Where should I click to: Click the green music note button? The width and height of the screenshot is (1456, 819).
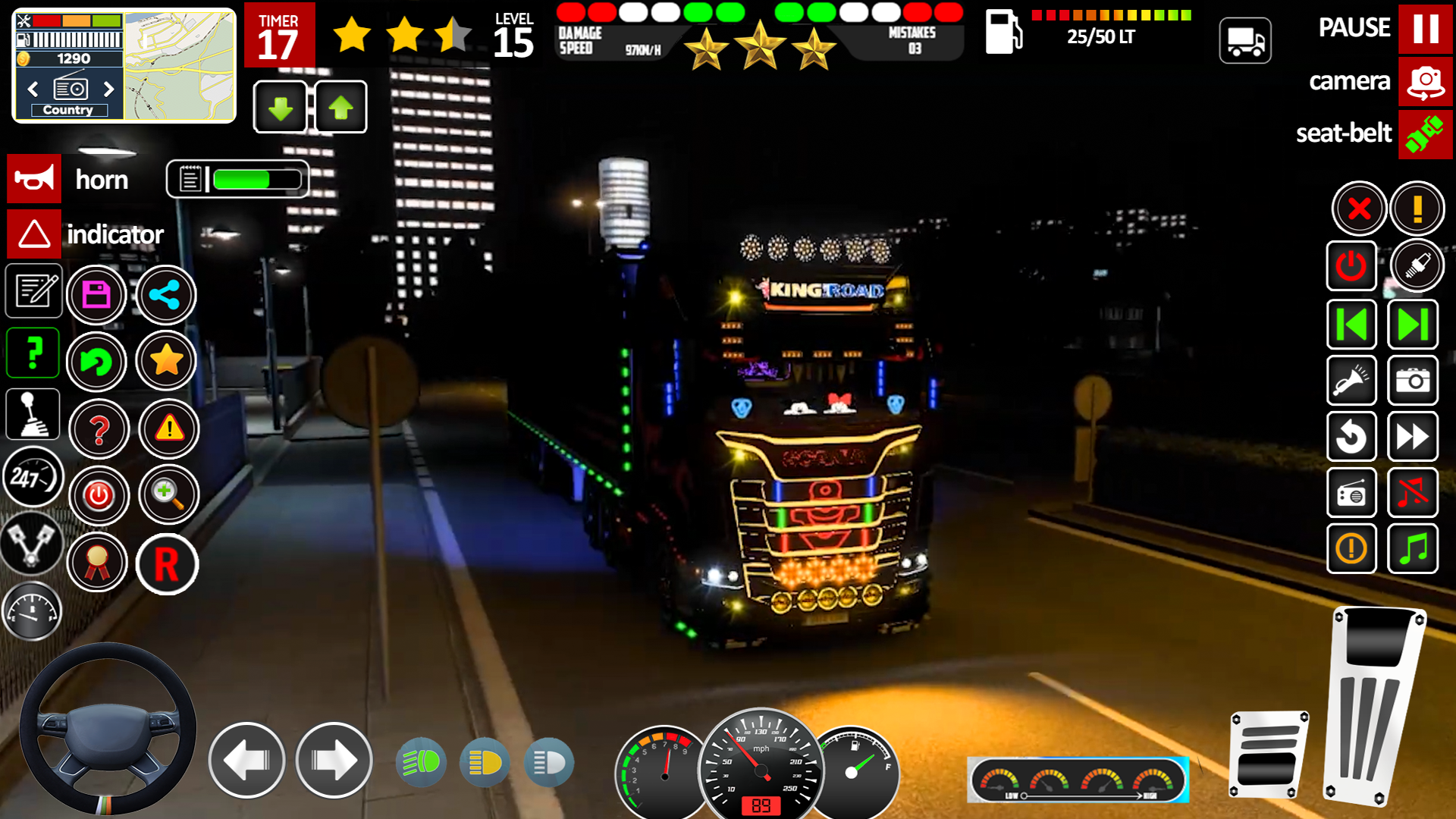pyautogui.click(x=1413, y=548)
